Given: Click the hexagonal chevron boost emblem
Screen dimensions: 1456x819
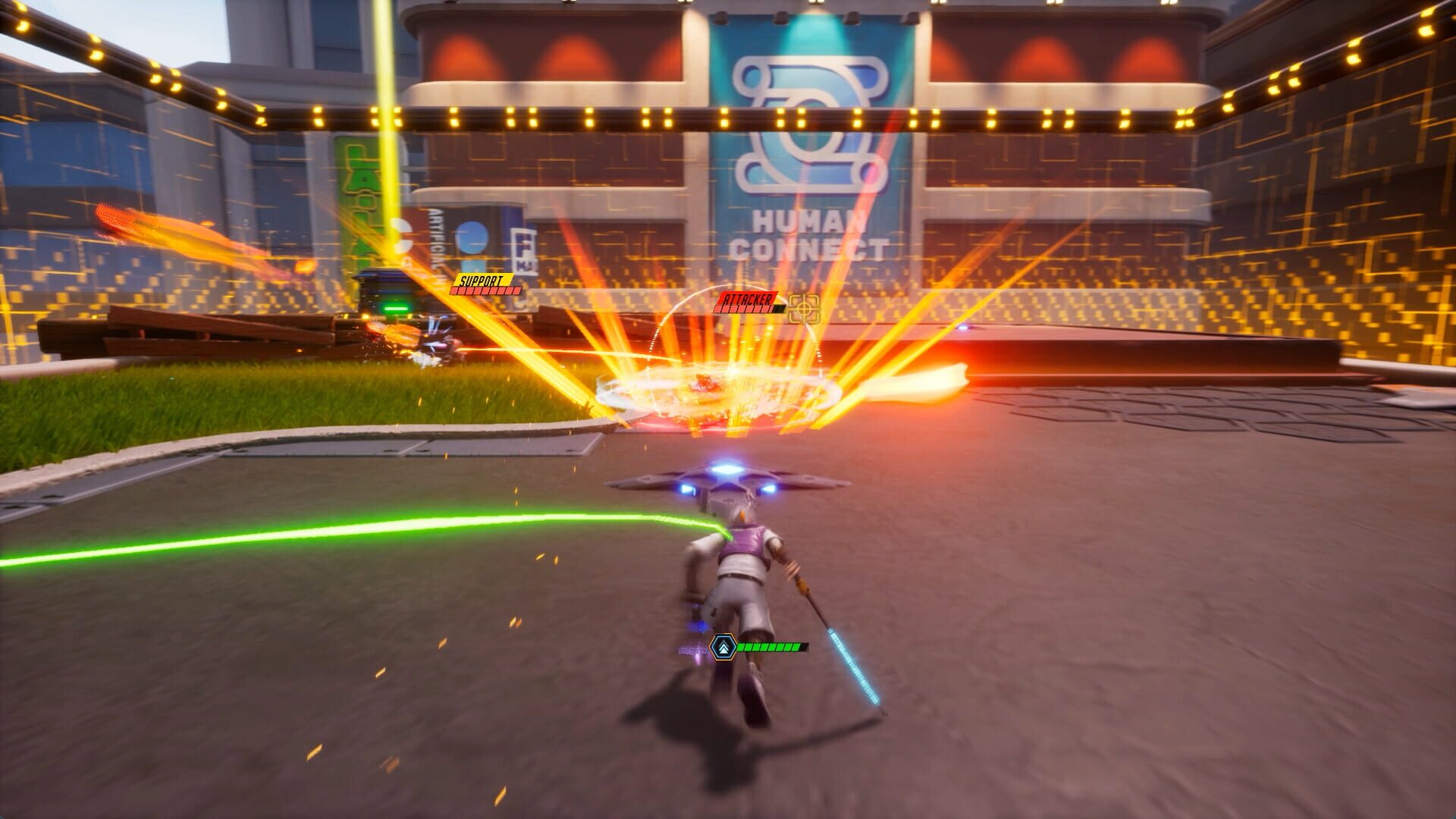Looking at the screenshot, I should 724,646.
